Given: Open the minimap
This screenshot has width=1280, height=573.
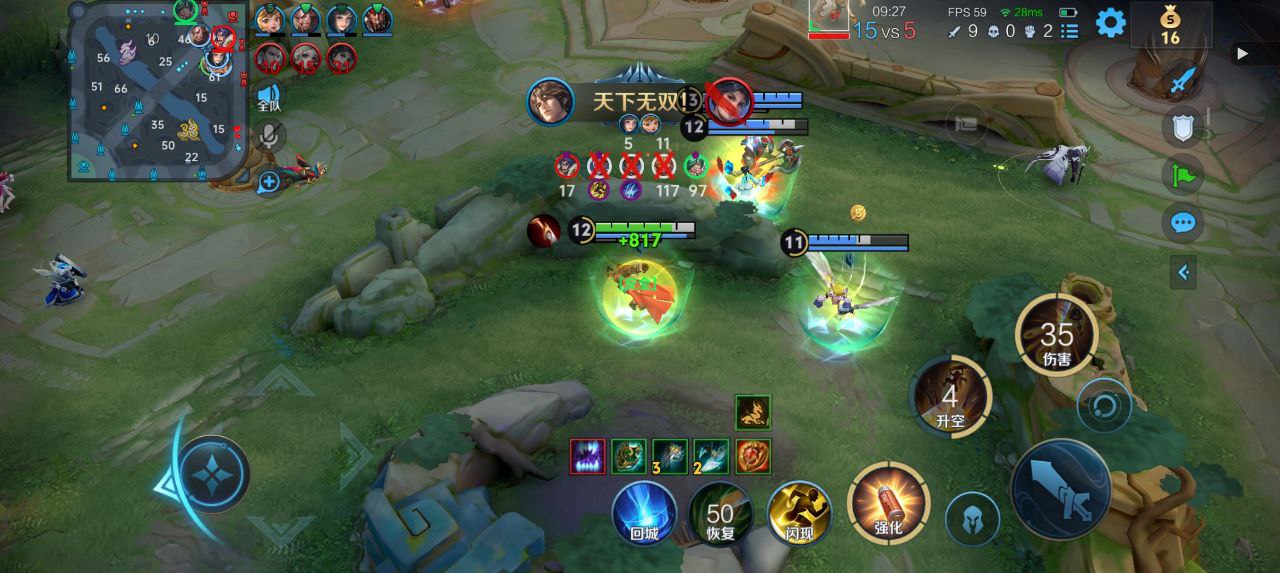Looking at the screenshot, I should [155, 92].
